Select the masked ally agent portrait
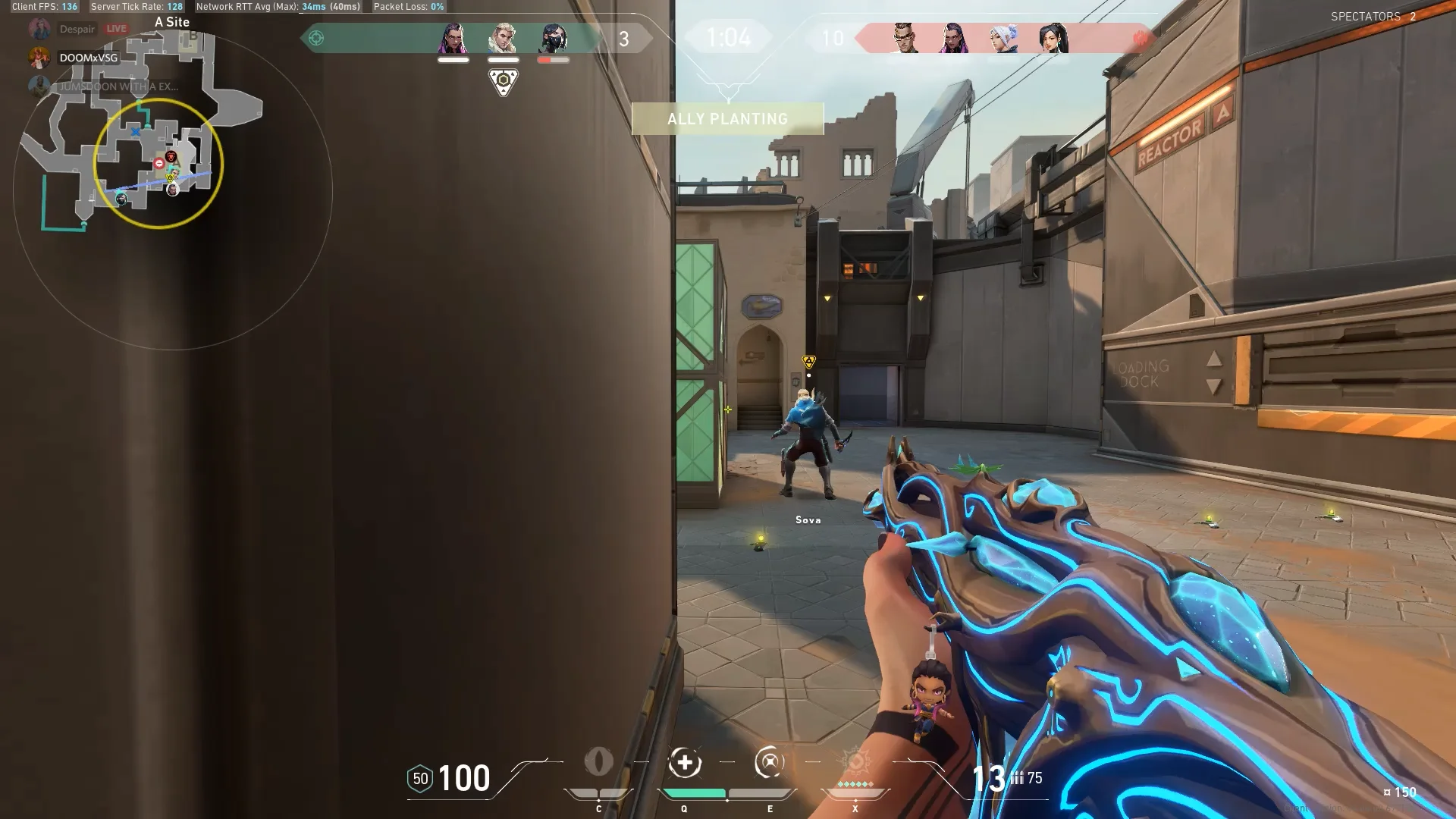 coord(554,38)
